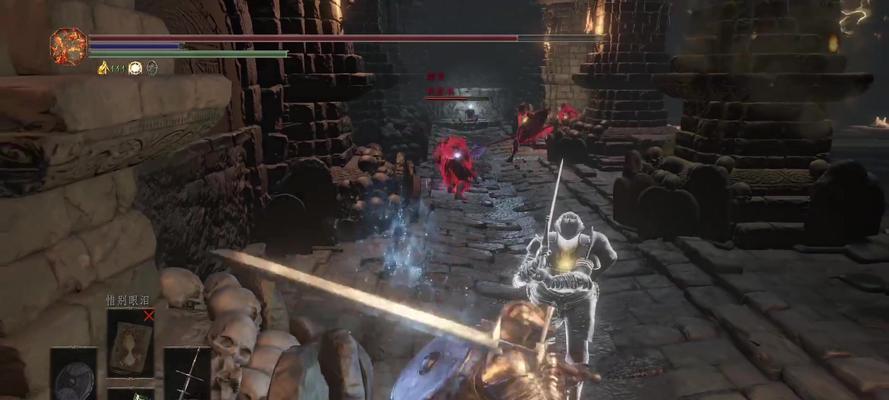889x400 pixels.
Task: Click the yellow buff status icon
Action: click(103, 68)
